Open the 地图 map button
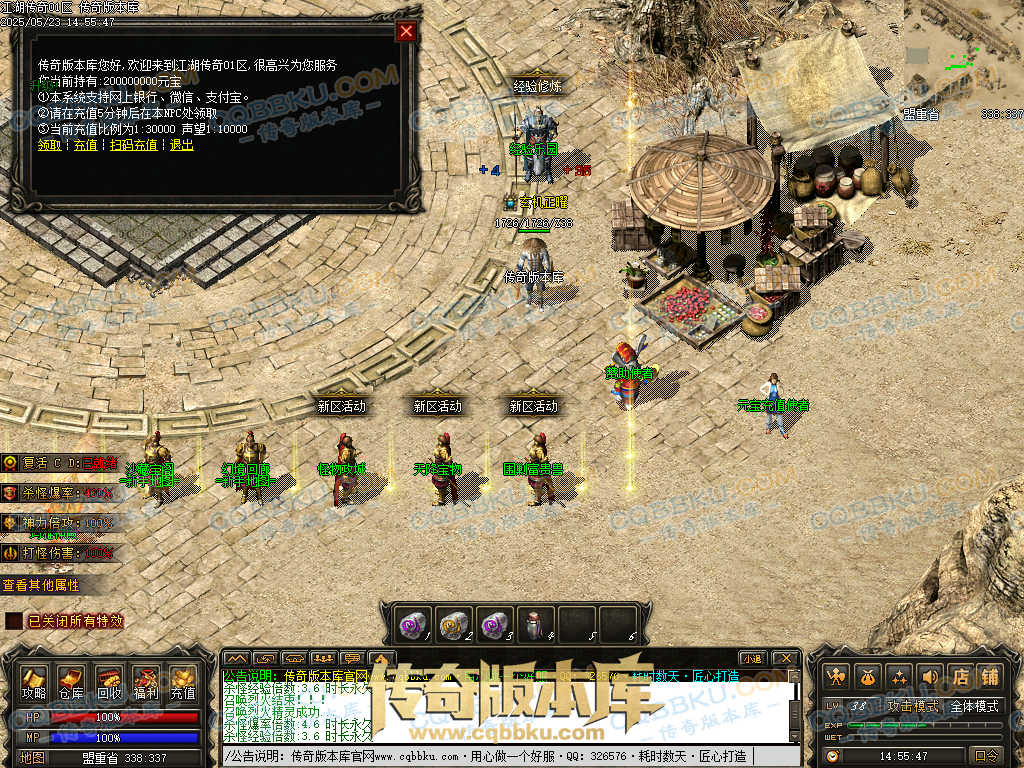This screenshot has height=768, width=1024. (33, 757)
